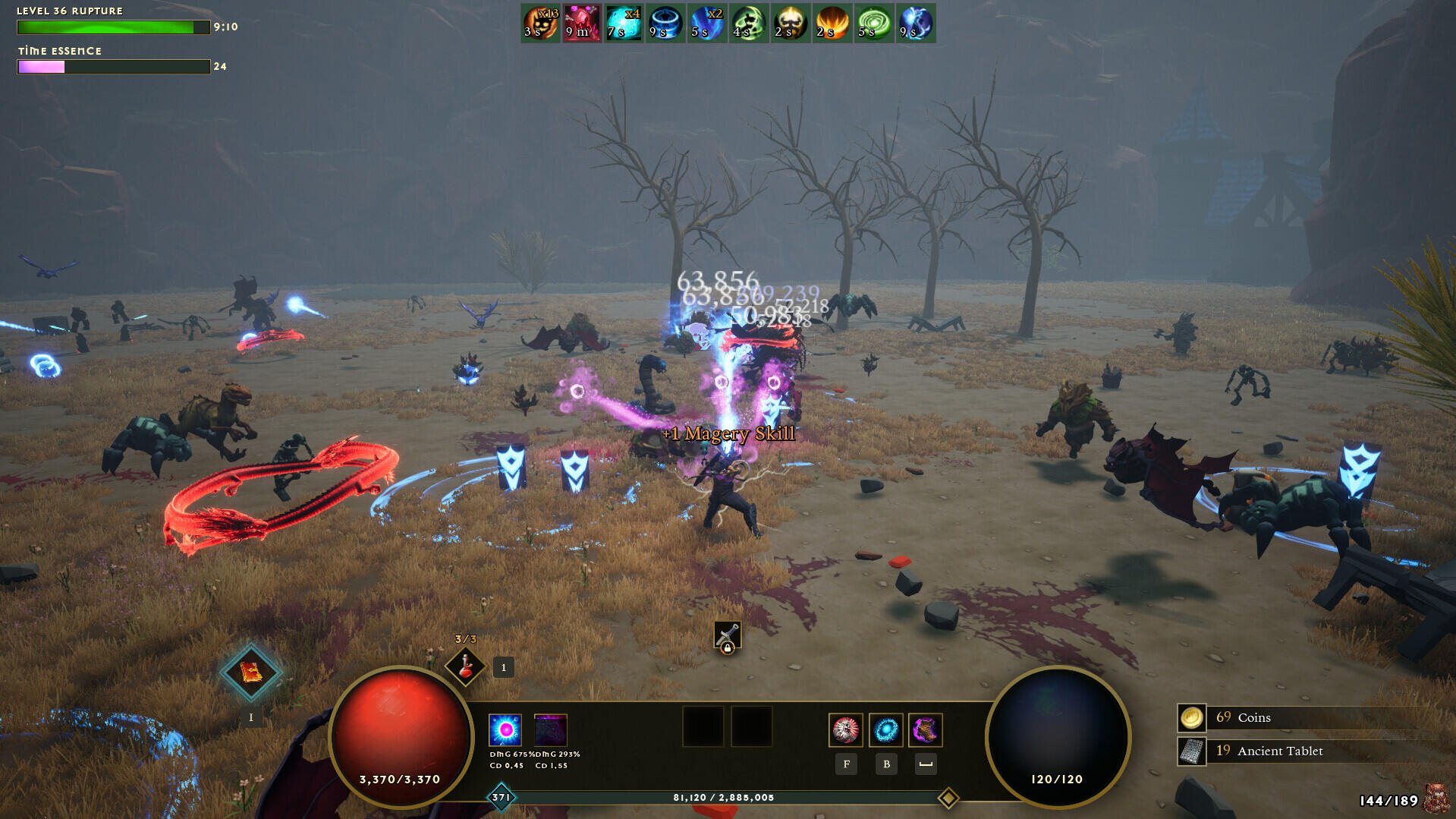1456x819 pixels.
Task: Drink the health potion in slot 1
Action: tap(466, 666)
